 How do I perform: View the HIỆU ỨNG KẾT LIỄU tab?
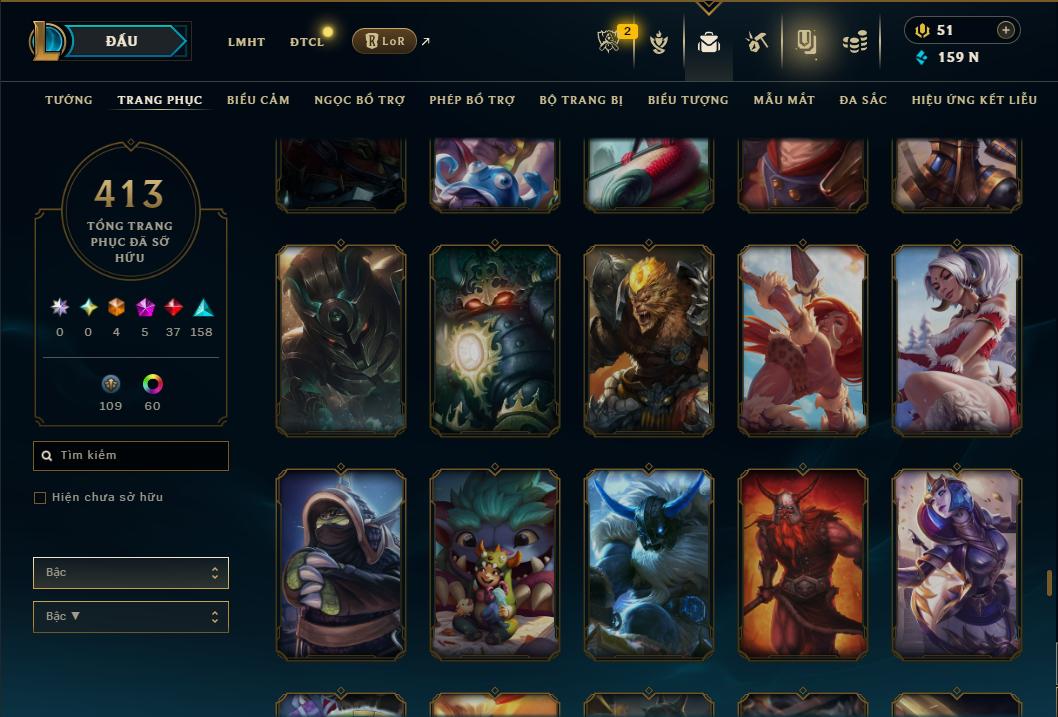tap(974, 100)
